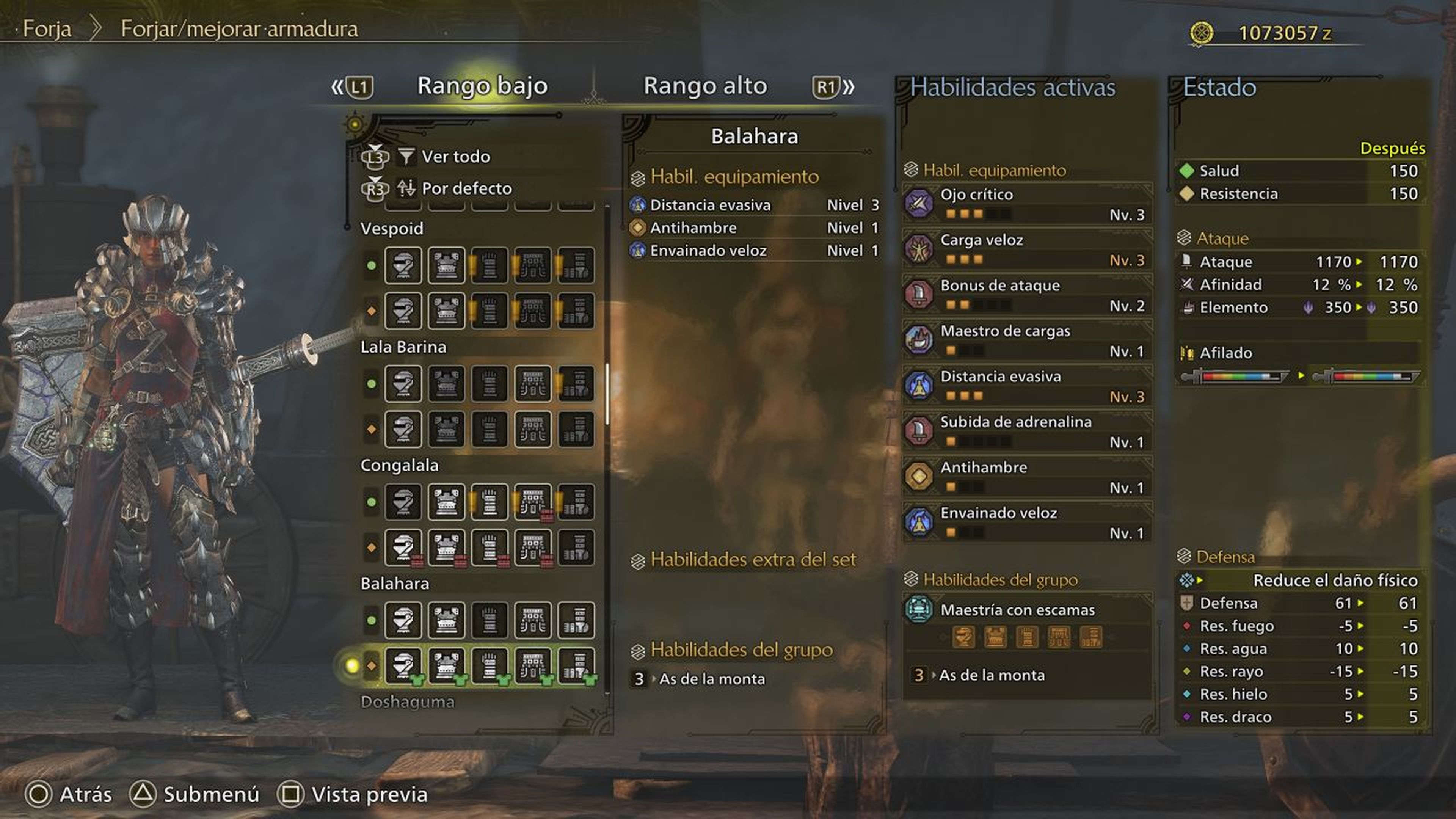Click the Envainado veloz skill icon

[919, 522]
